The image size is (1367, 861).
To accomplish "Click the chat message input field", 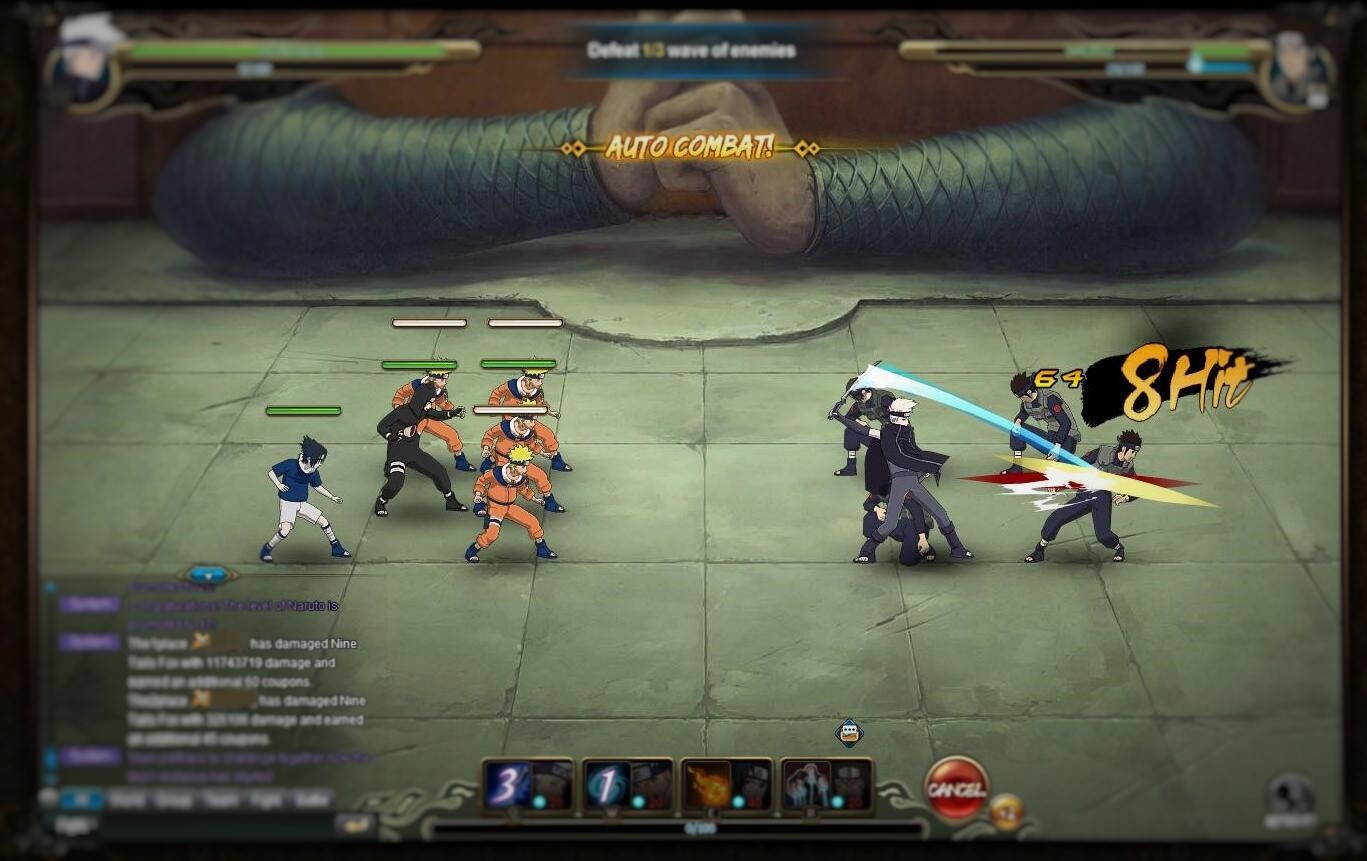I will [215, 825].
